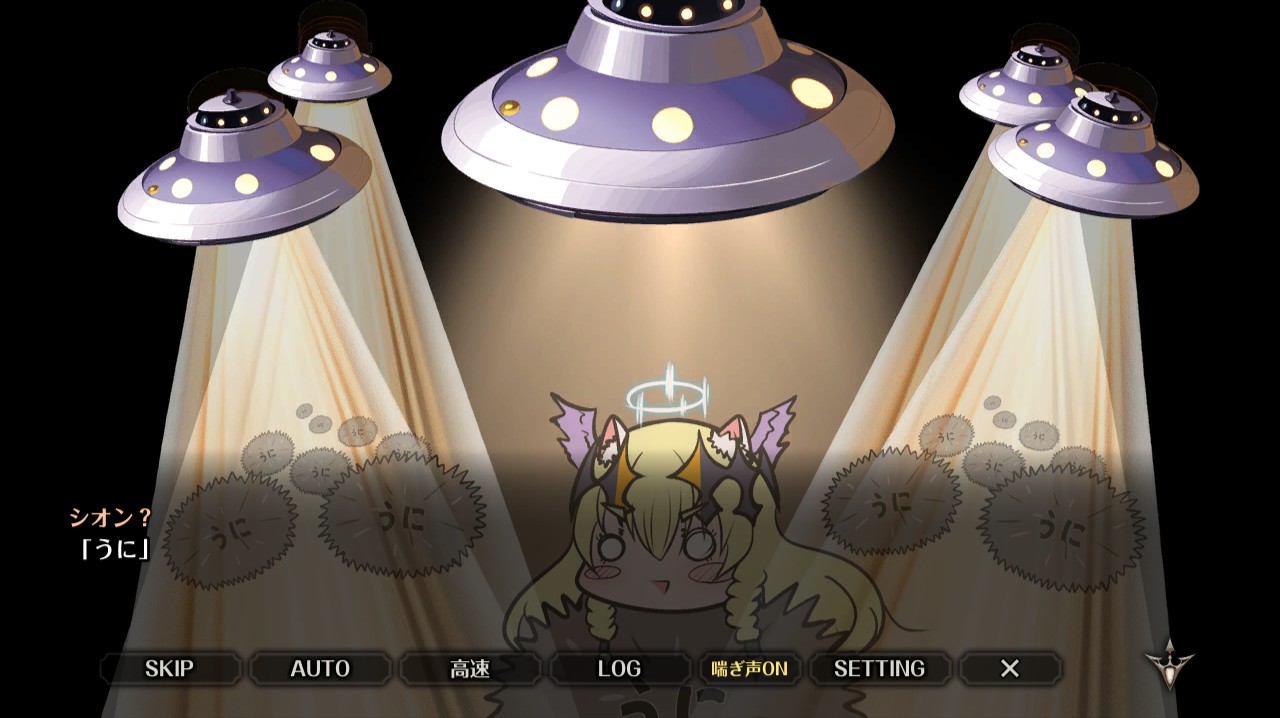Hide the text window with X
This screenshot has width=1280, height=718.
click(x=1010, y=668)
